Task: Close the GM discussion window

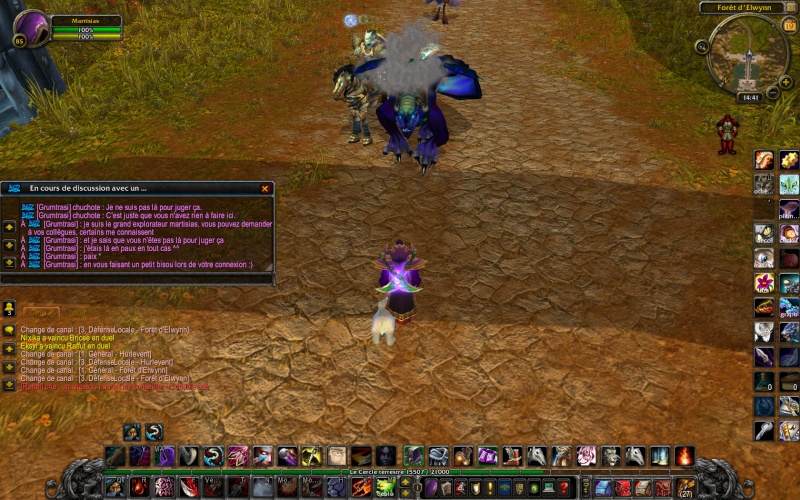Action: [265, 188]
